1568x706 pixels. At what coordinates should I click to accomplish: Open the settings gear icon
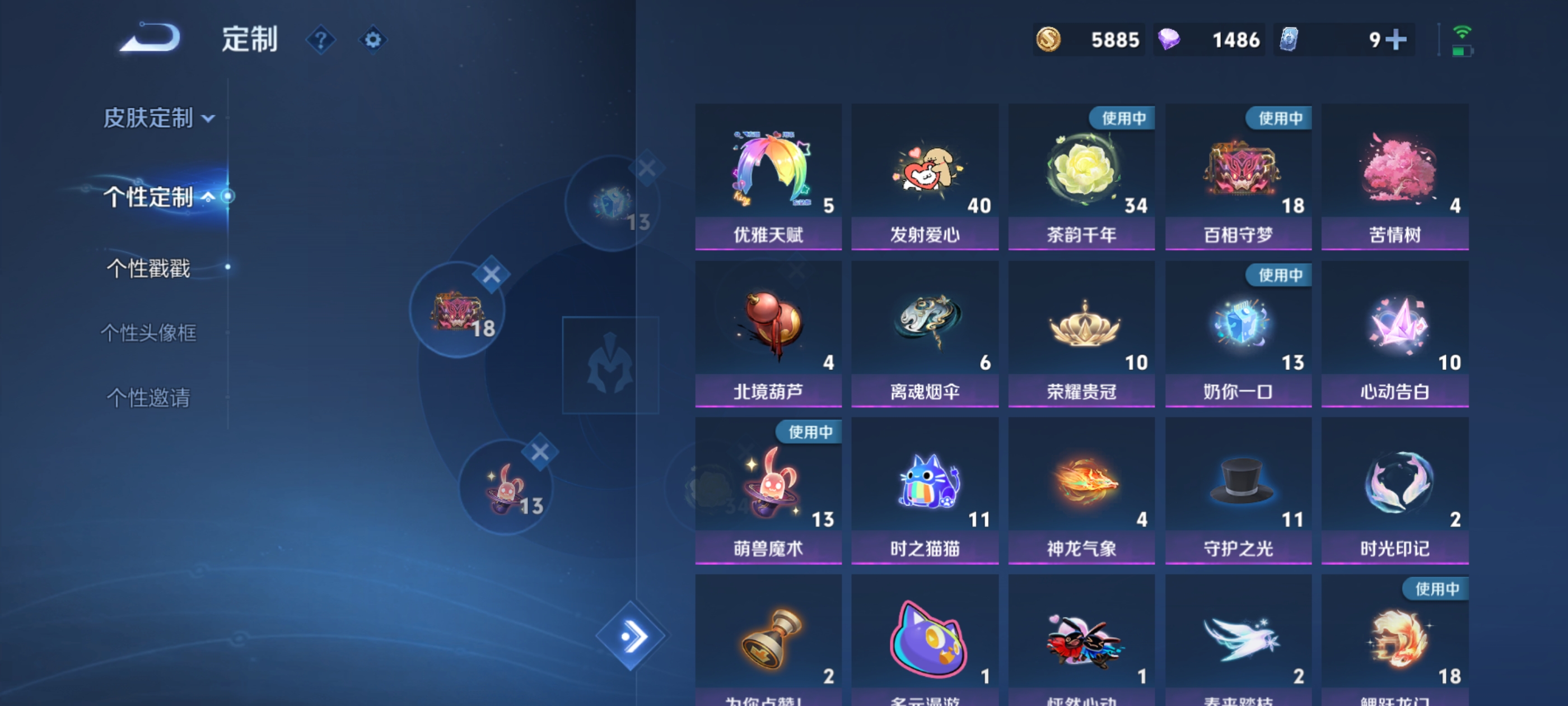(372, 40)
